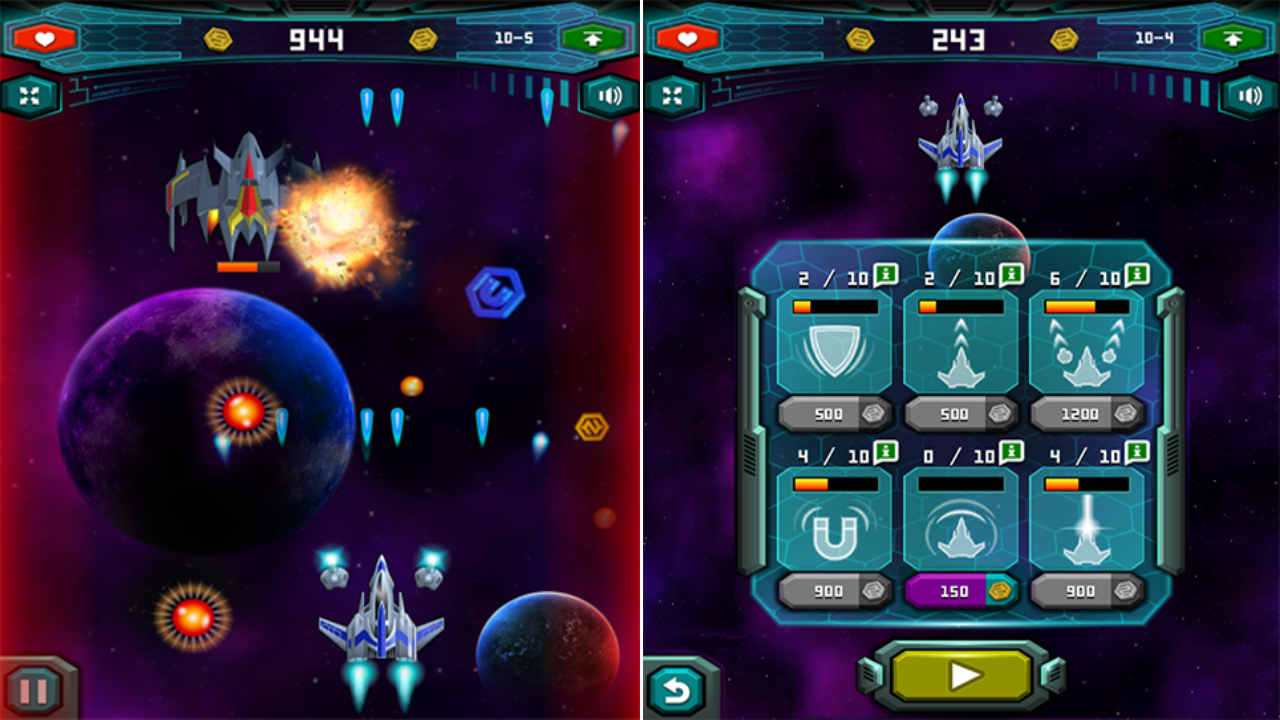Pause the game with the pause icon
Image resolution: width=1280 pixels, height=720 pixels.
coord(33,688)
